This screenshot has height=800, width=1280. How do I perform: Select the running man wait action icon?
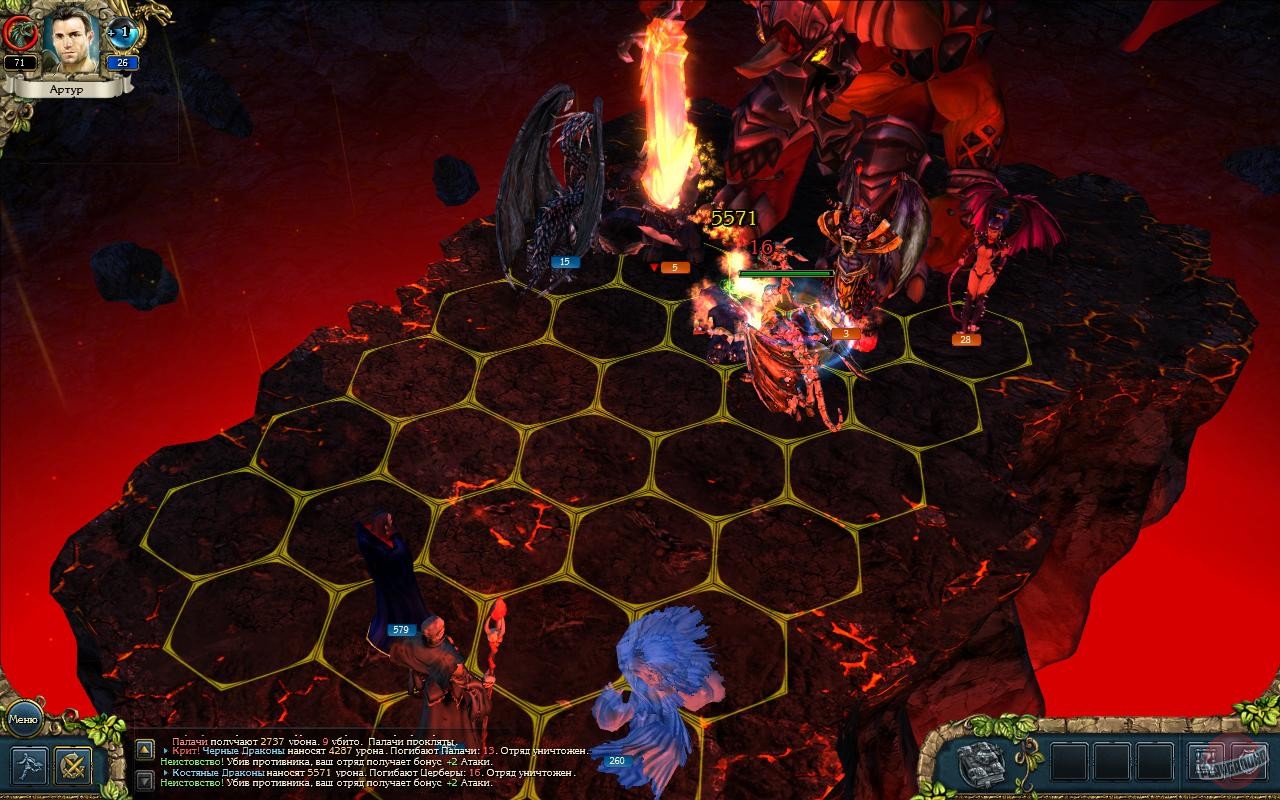pyautogui.click(x=28, y=766)
